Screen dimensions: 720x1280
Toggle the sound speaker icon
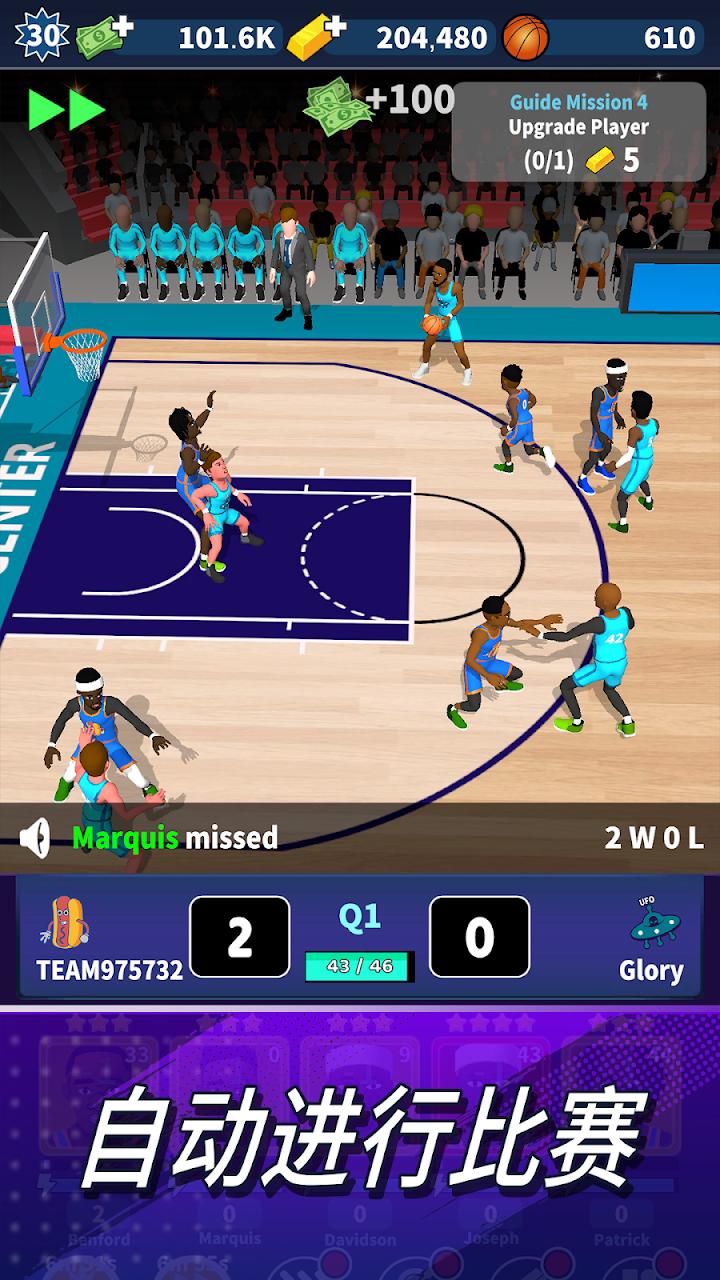[35, 838]
